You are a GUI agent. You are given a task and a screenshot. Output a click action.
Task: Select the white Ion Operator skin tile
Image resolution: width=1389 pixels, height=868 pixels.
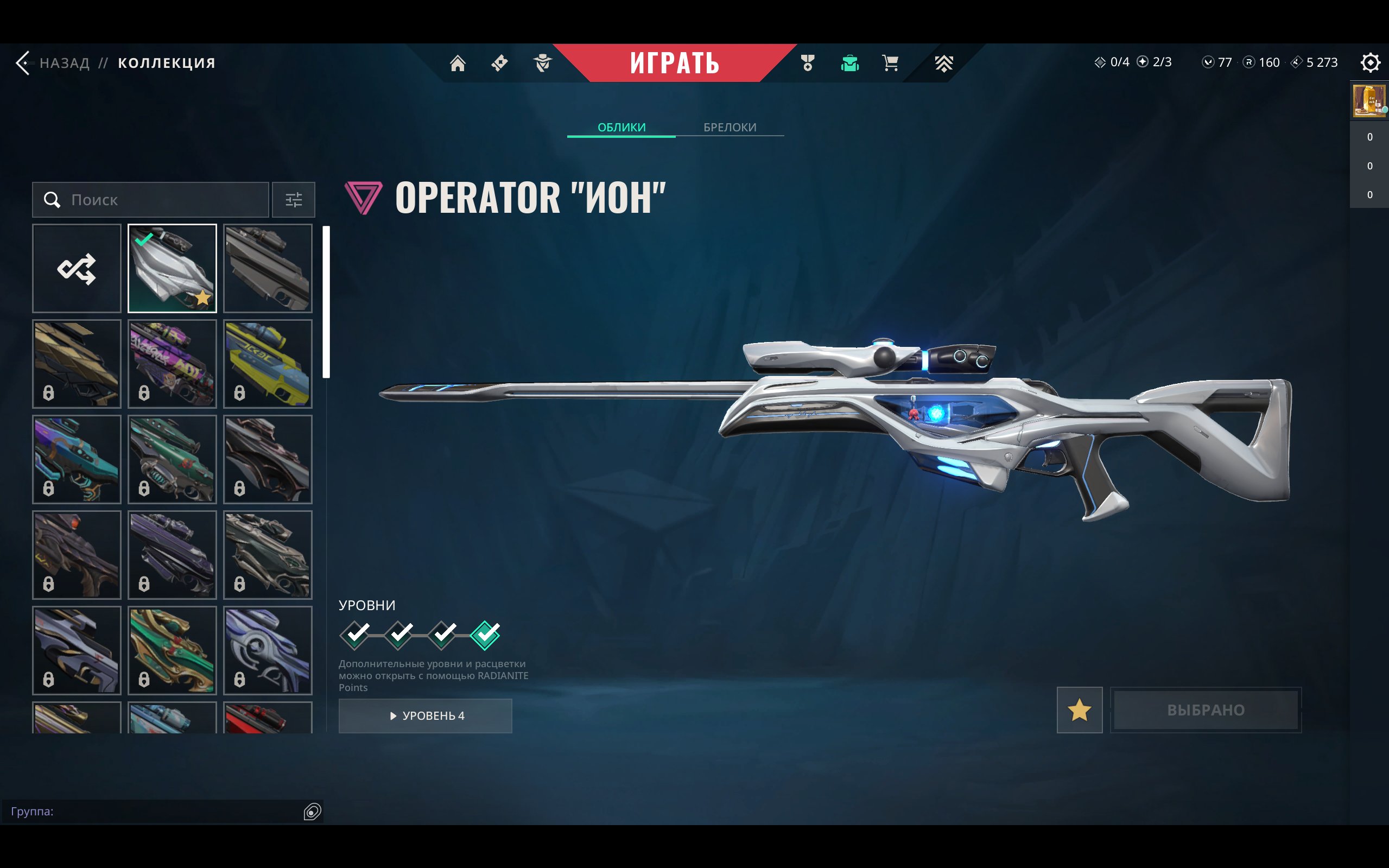(172, 268)
